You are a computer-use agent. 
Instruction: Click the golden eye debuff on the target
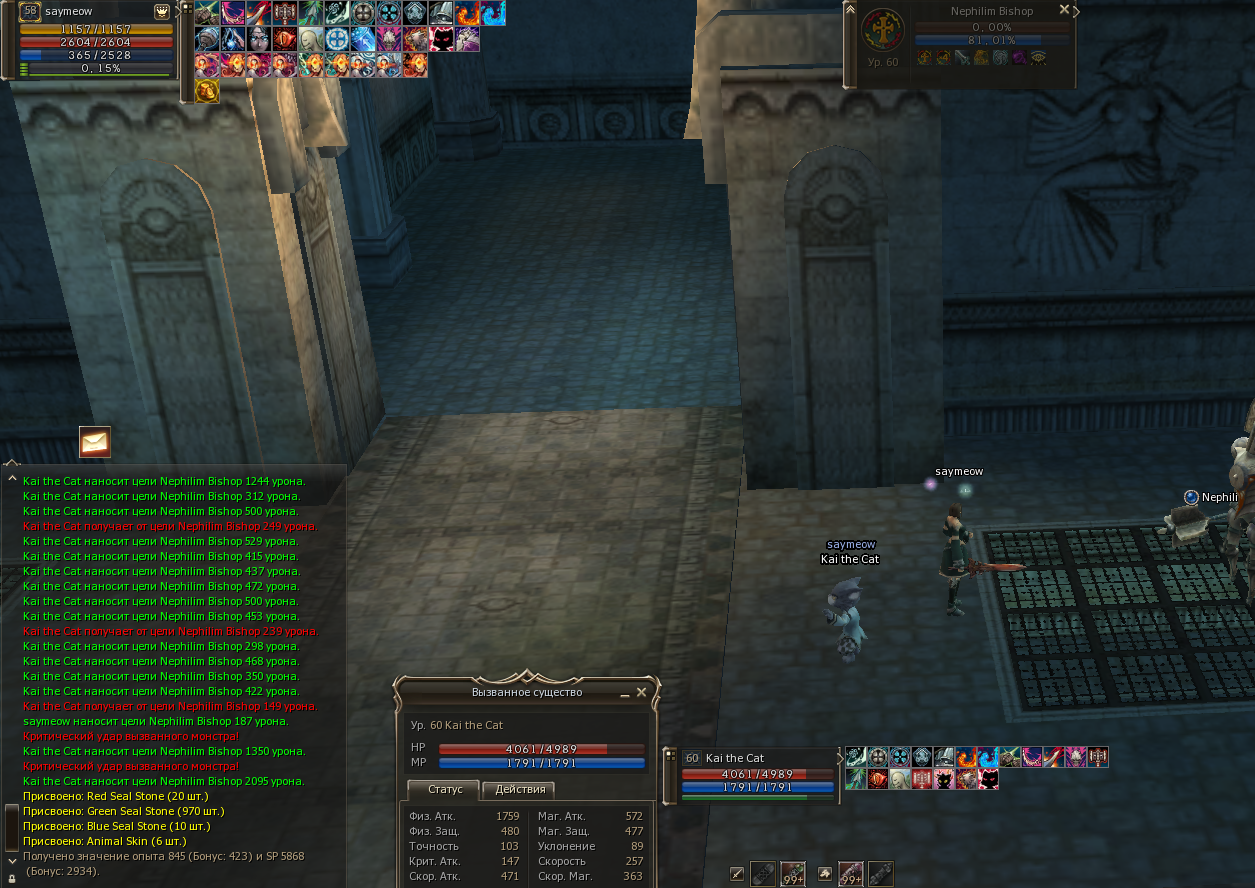[1038, 58]
